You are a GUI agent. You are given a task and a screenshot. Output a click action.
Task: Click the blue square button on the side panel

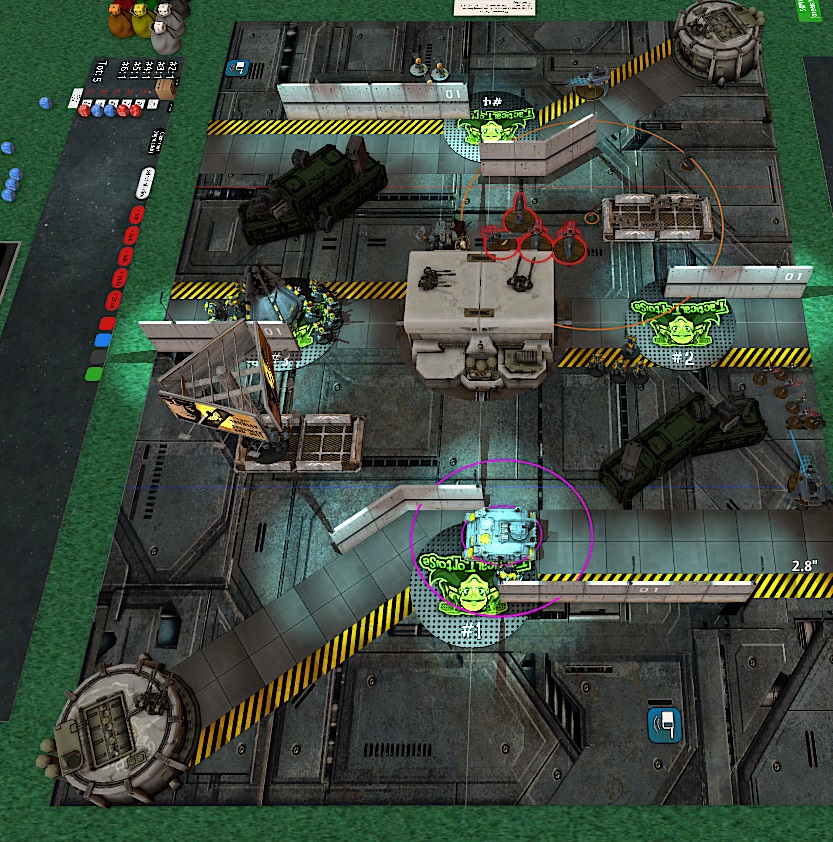point(102,339)
